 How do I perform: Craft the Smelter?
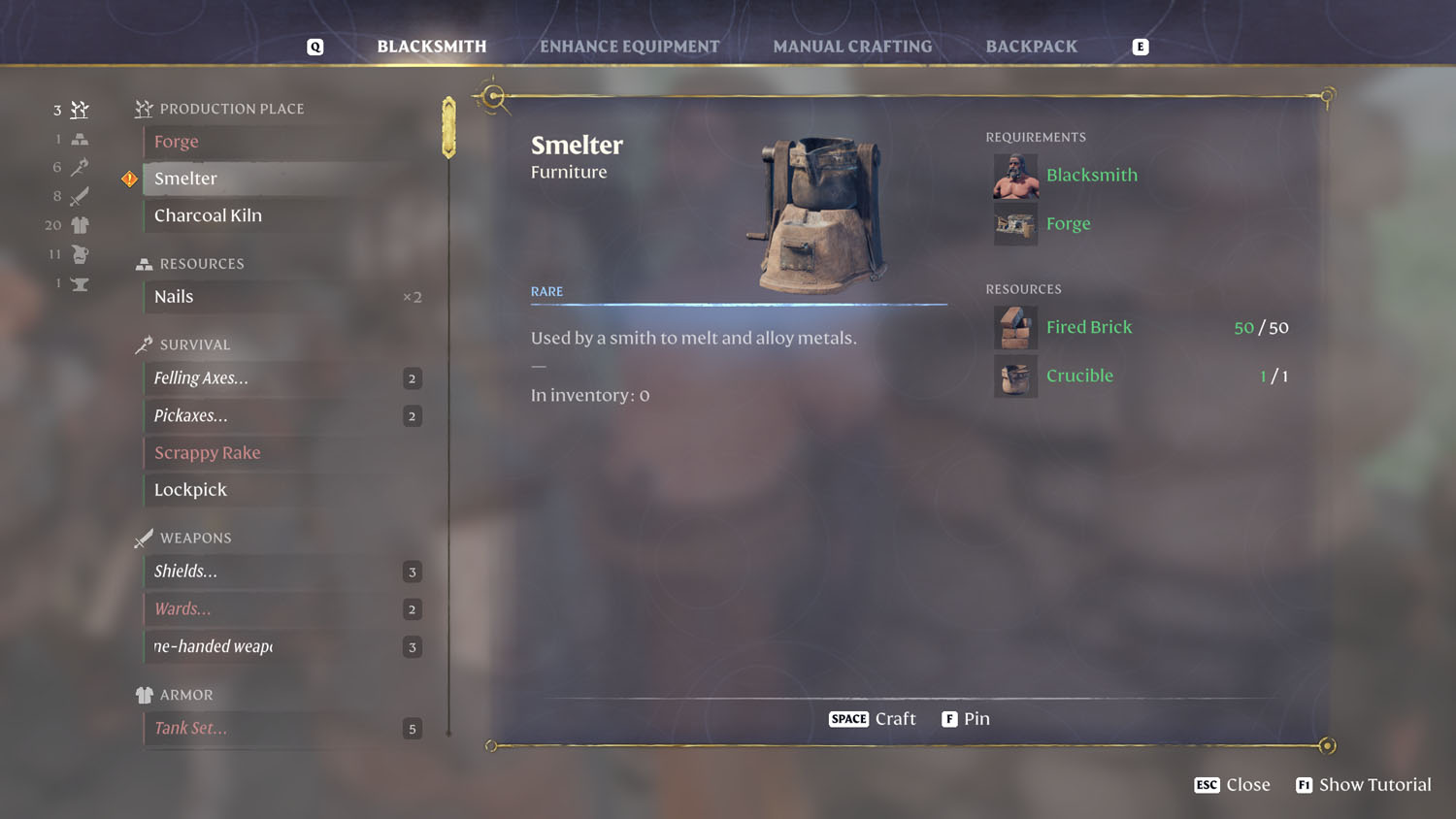pyautogui.click(x=872, y=719)
